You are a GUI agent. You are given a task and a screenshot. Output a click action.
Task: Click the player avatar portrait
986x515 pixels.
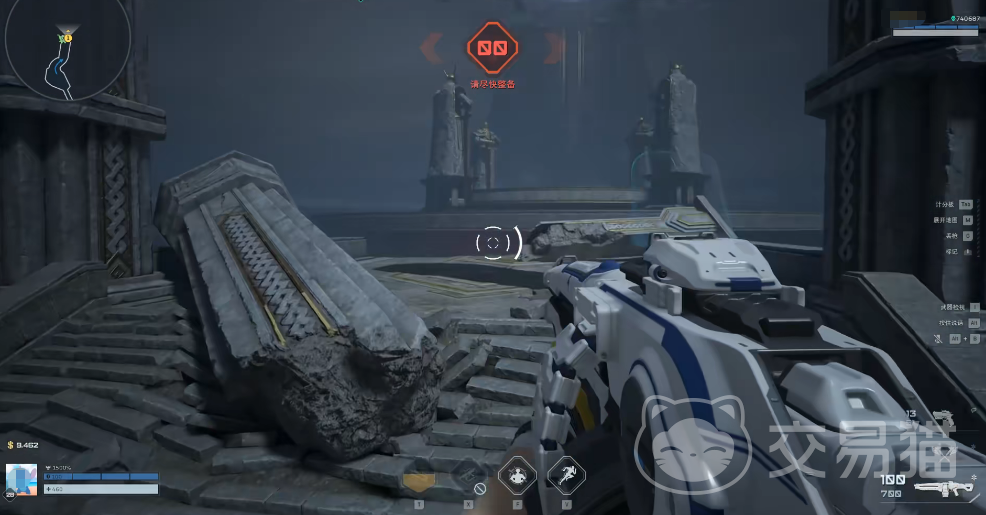click(x=21, y=480)
